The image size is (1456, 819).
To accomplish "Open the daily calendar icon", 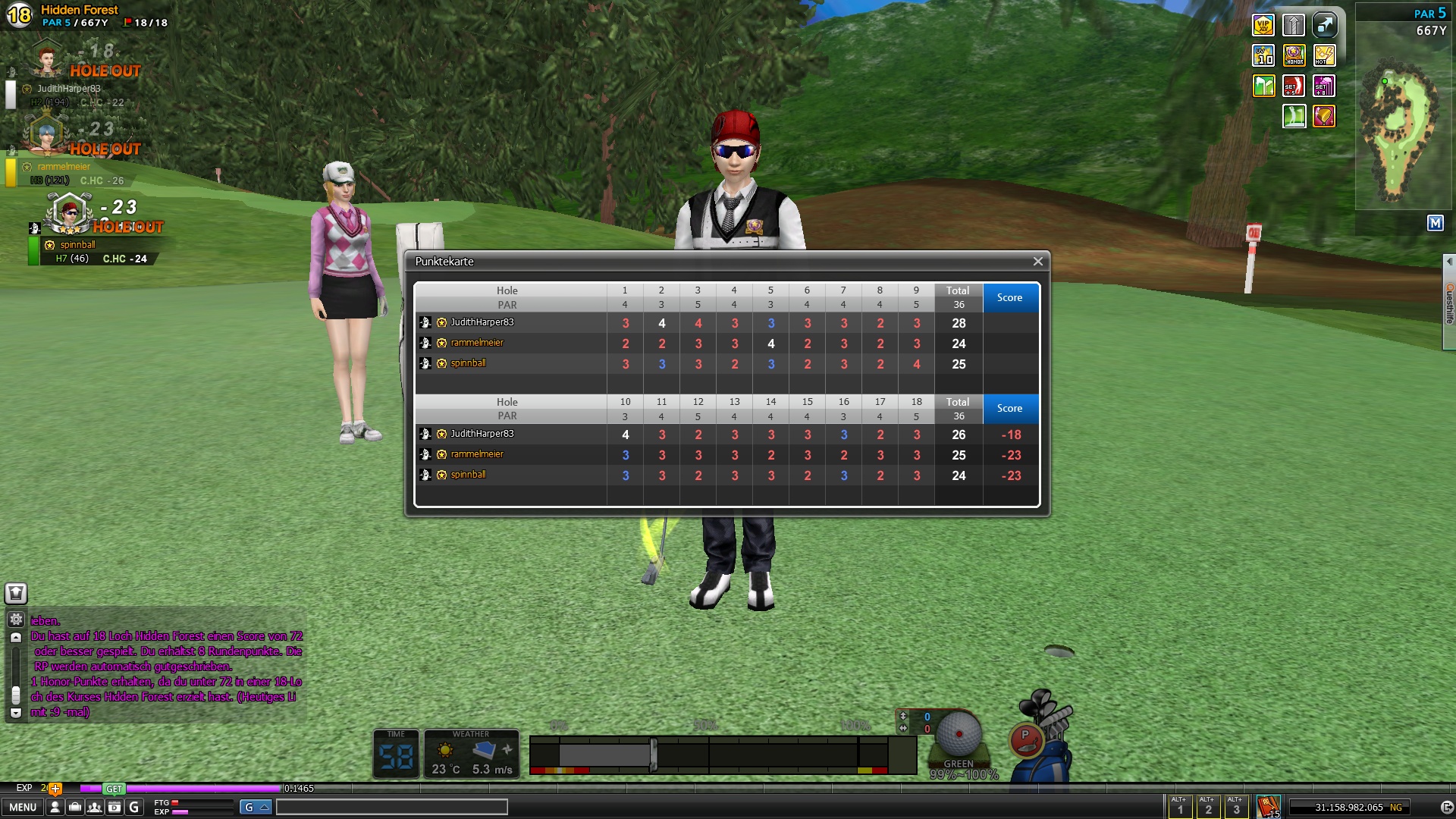I will point(114,808).
